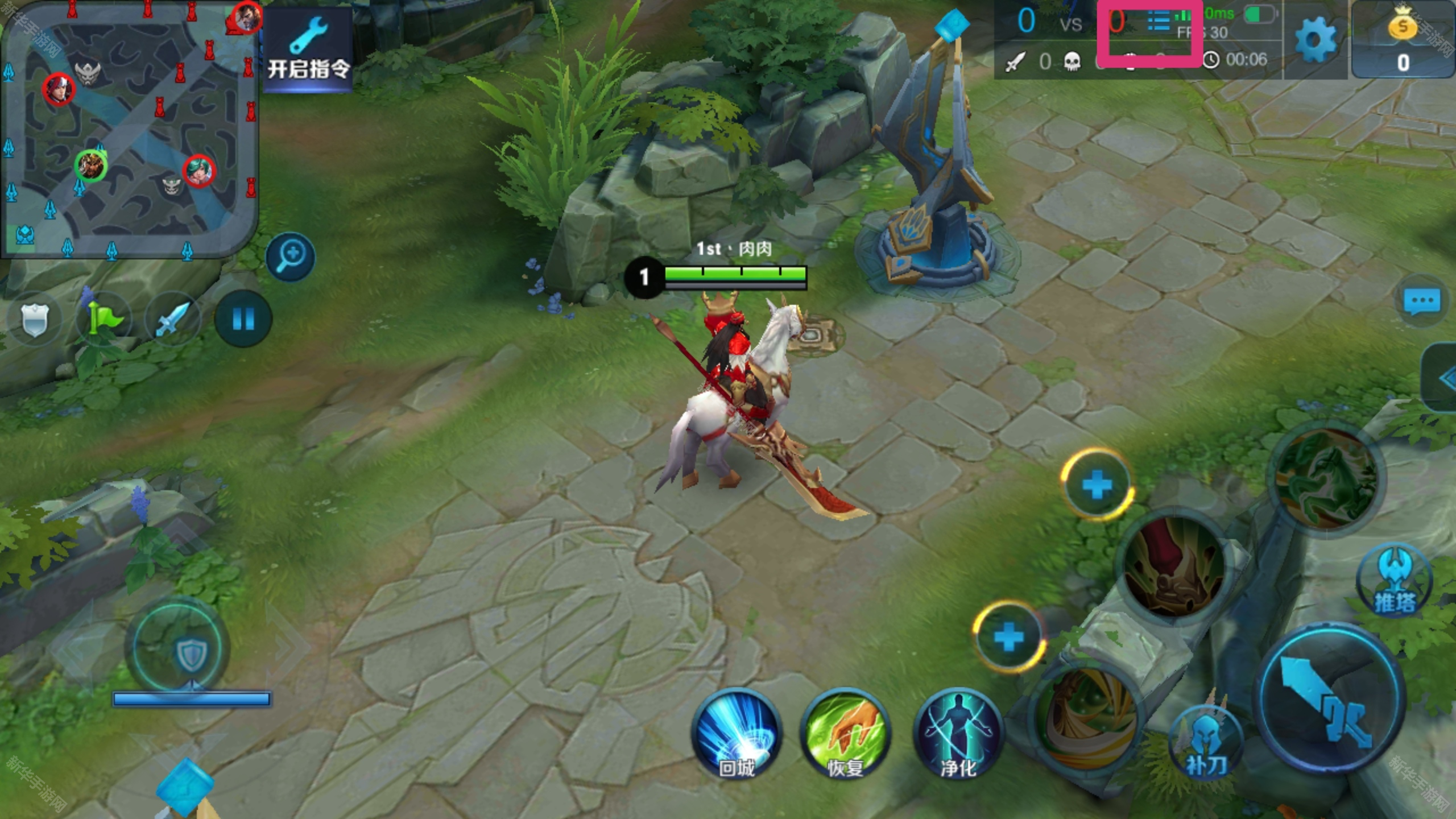Send the green flag gather signal

pyautogui.click(x=104, y=319)
